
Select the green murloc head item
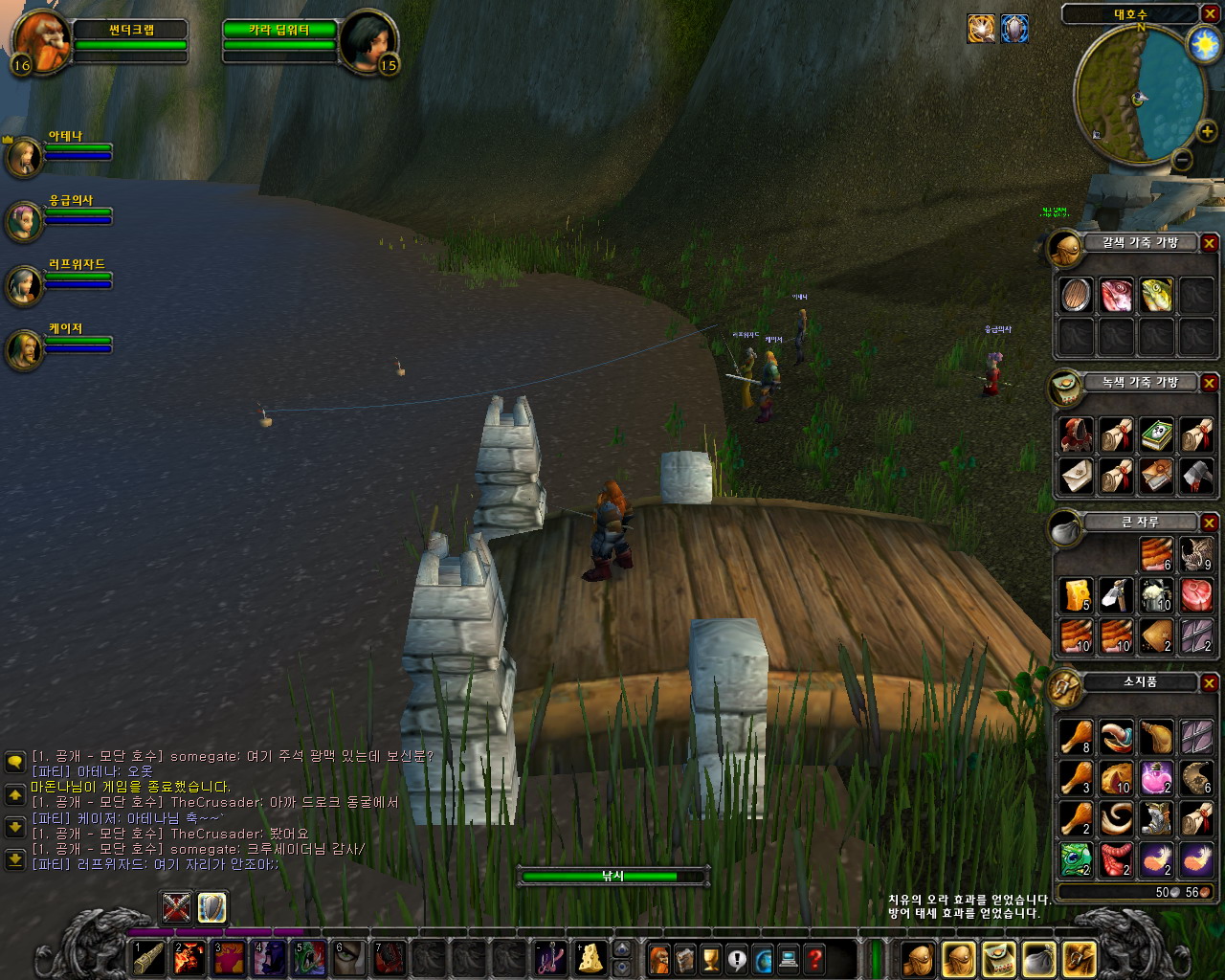tap(1076, 858)
